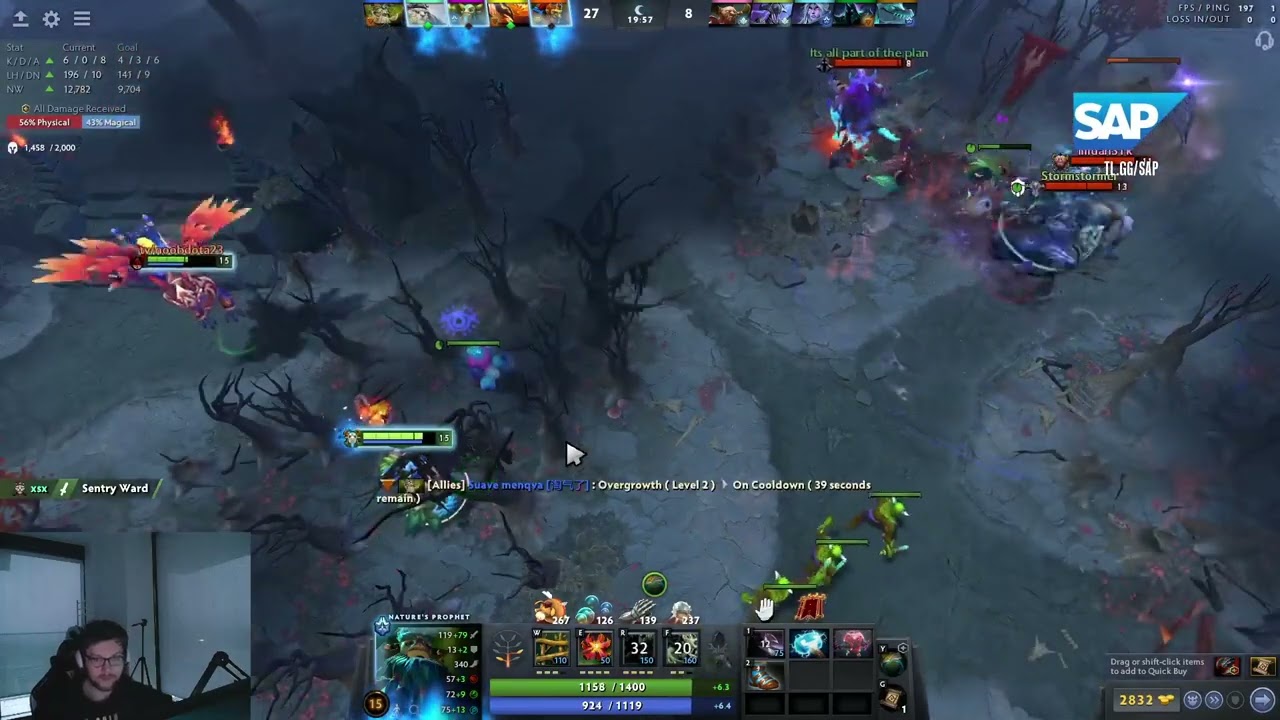The height and width of the screenshot is (720, 1280).
Task: Select the Sprout ability of Nature's Prophet
Action: (x=550, y=648)
